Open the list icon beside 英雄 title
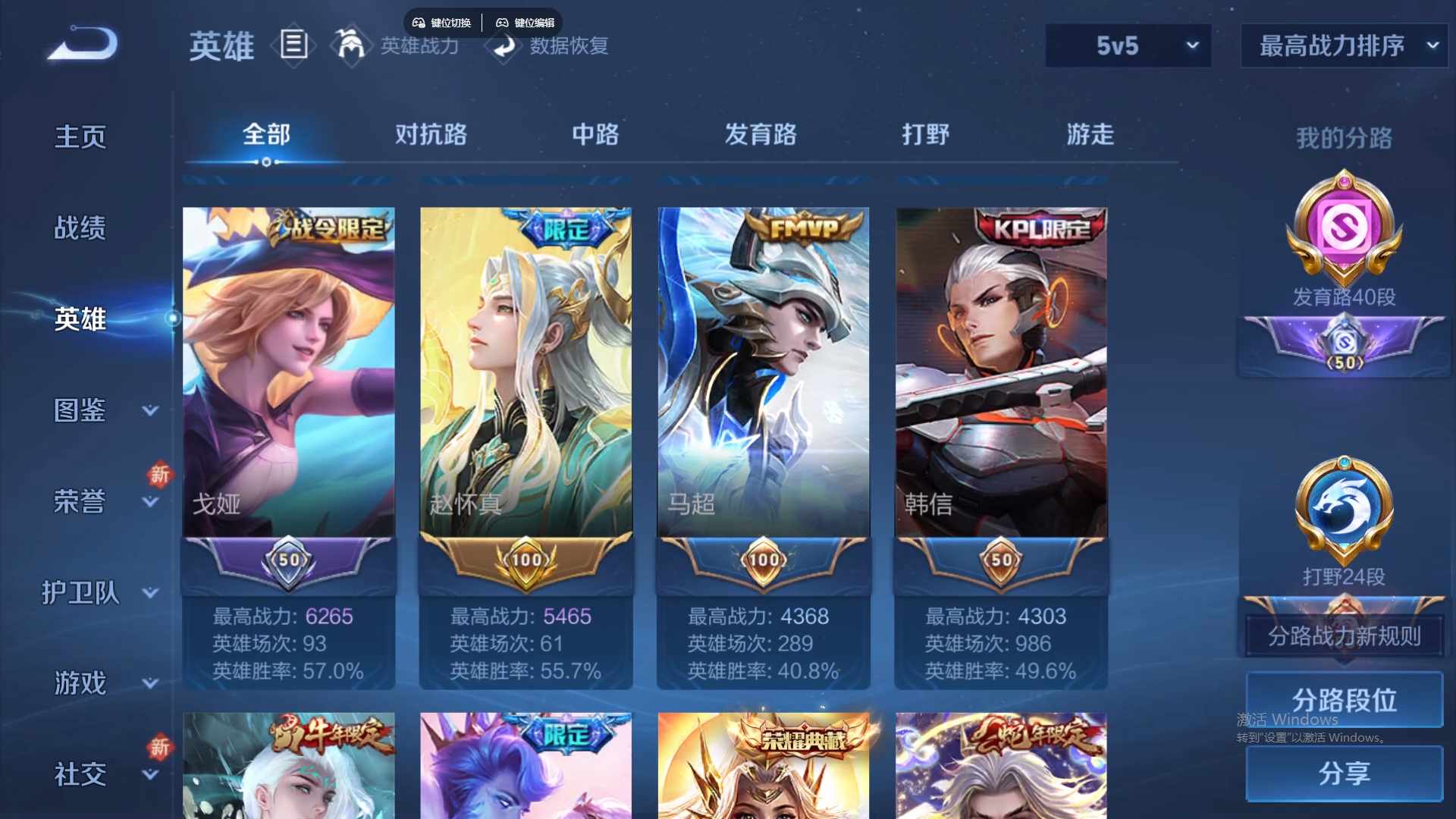 294,45
